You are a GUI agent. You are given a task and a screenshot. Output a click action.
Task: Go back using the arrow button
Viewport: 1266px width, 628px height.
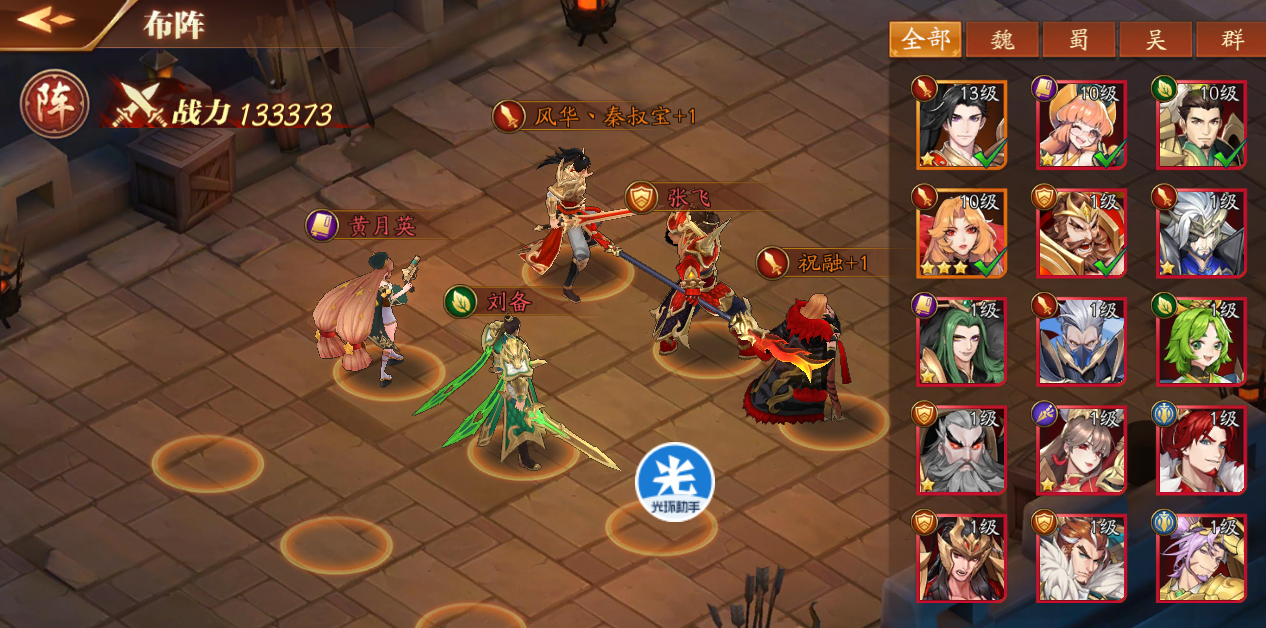46,20
